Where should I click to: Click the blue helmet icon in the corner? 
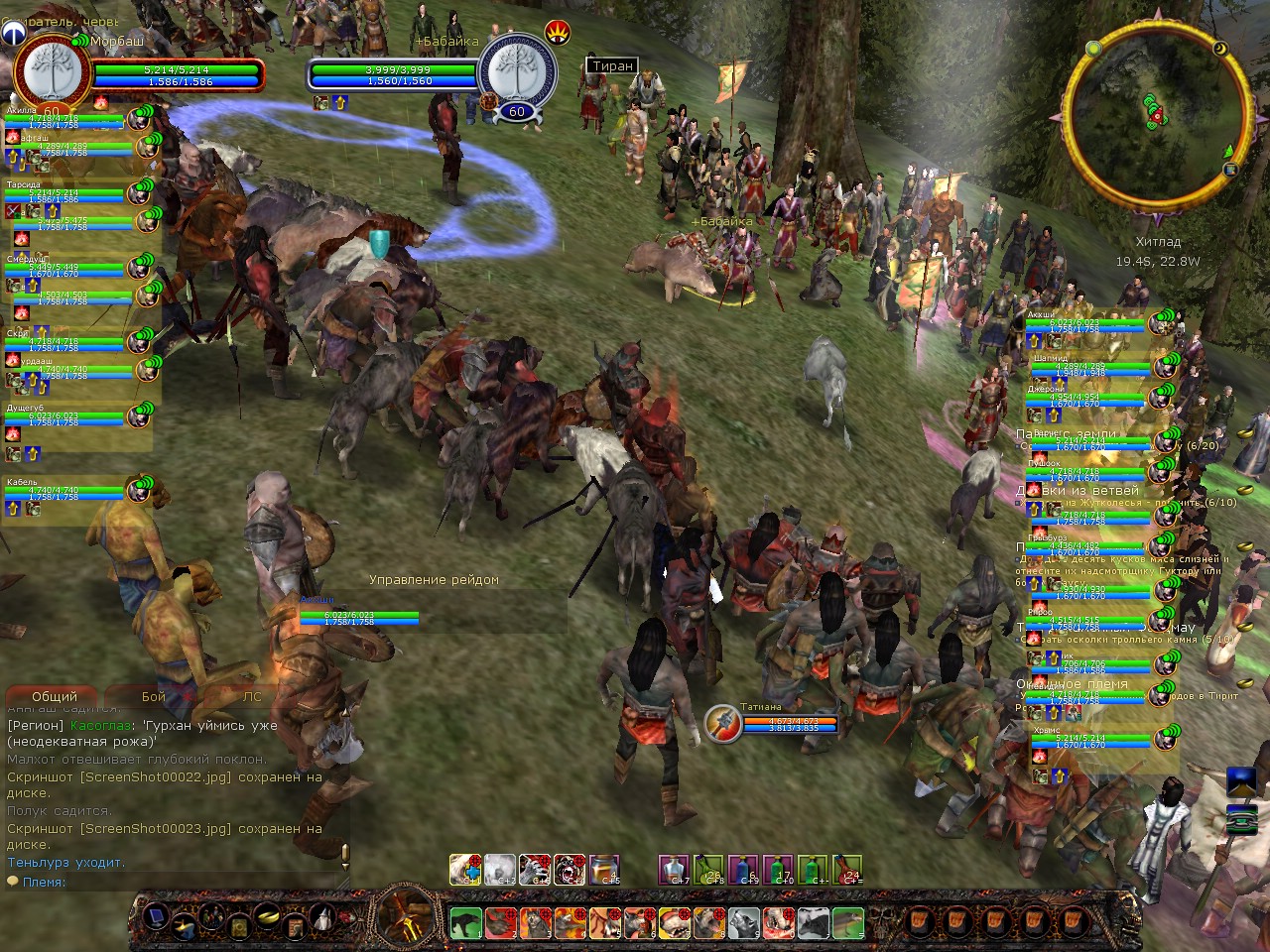pos(13,33)
